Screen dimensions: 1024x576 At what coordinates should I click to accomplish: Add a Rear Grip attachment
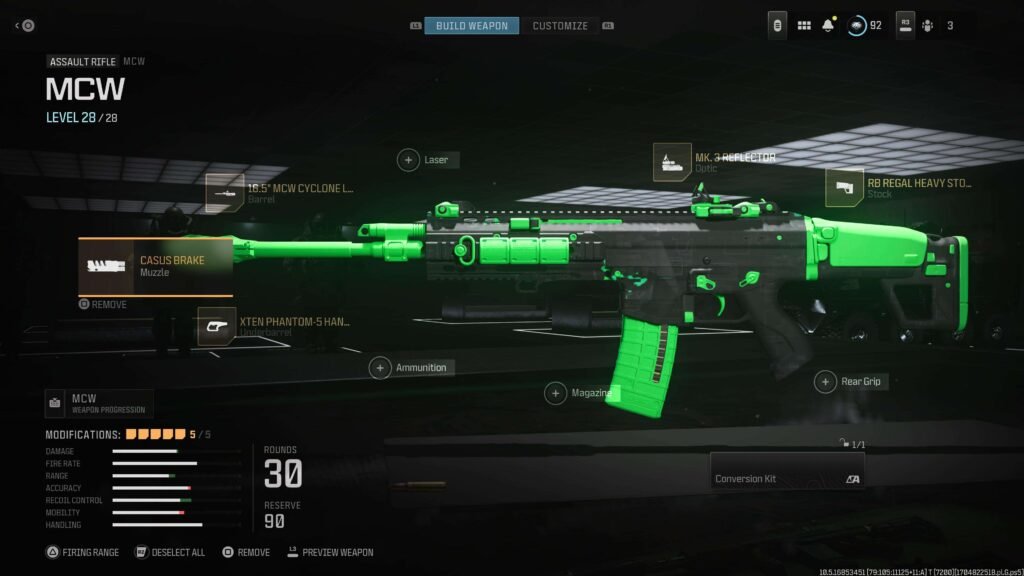tap(825, 382)
